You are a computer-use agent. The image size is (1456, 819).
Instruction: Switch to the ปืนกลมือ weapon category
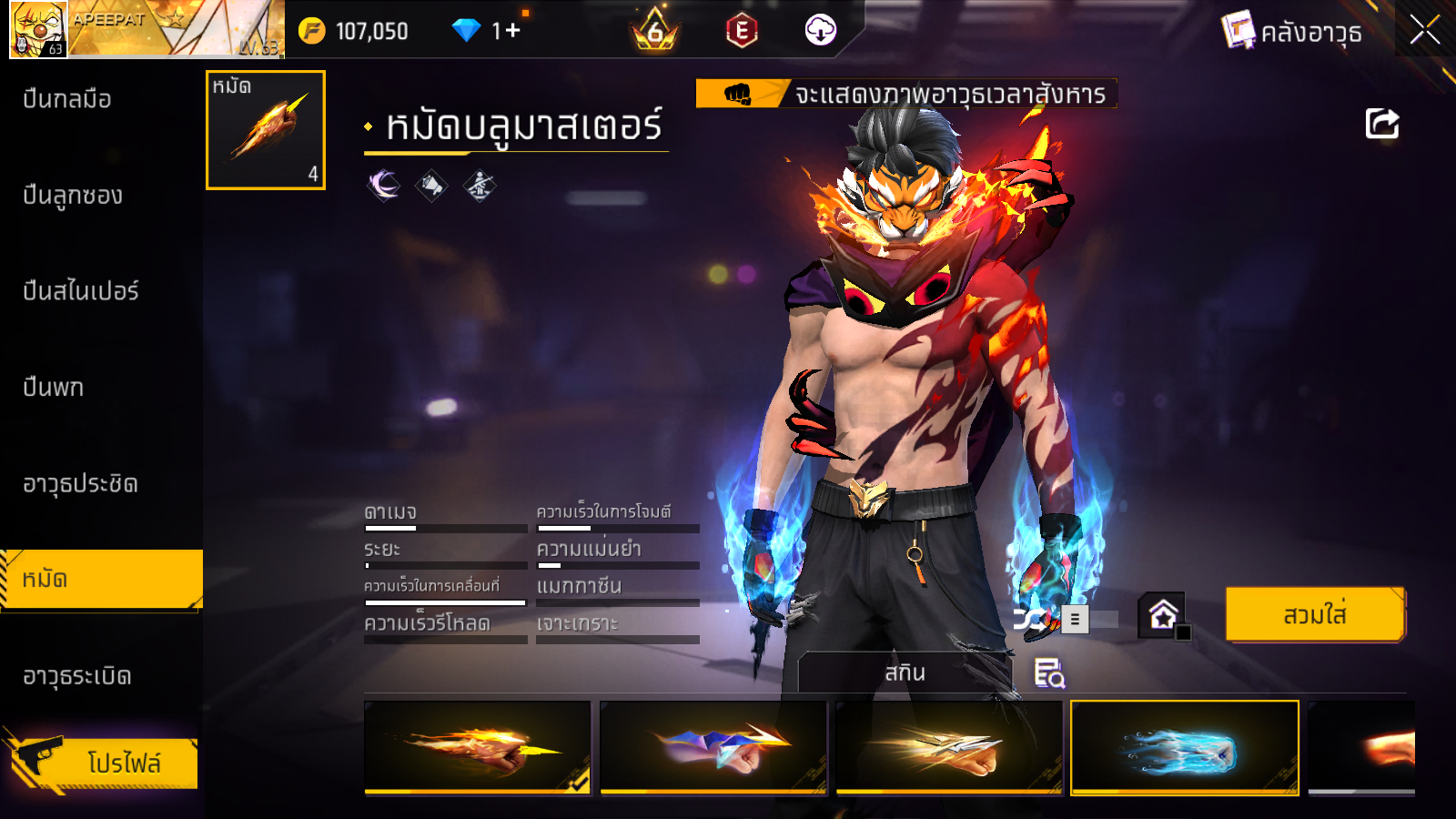point(67,99)
